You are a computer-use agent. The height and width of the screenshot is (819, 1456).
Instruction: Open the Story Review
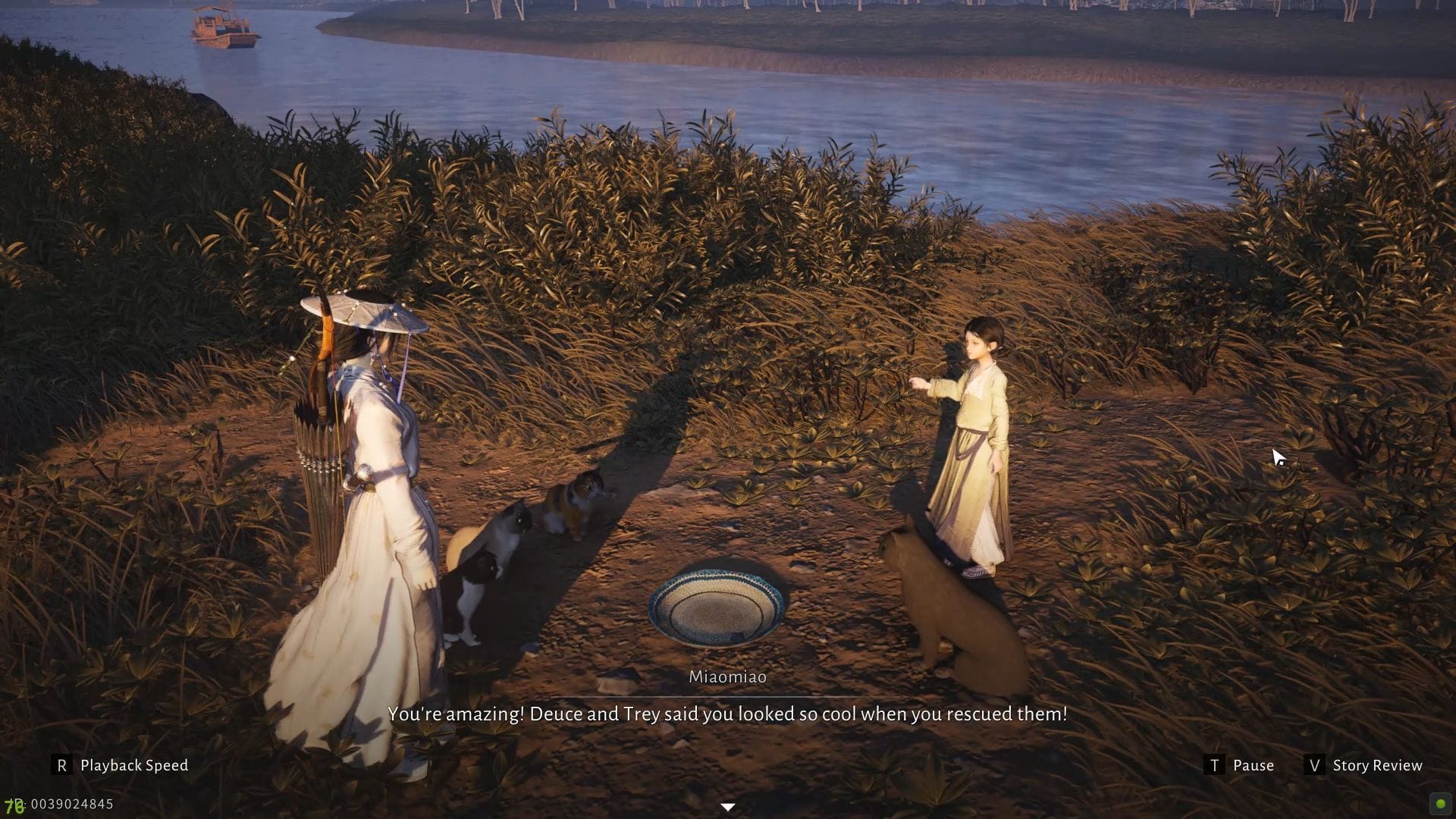[1377, 764]
